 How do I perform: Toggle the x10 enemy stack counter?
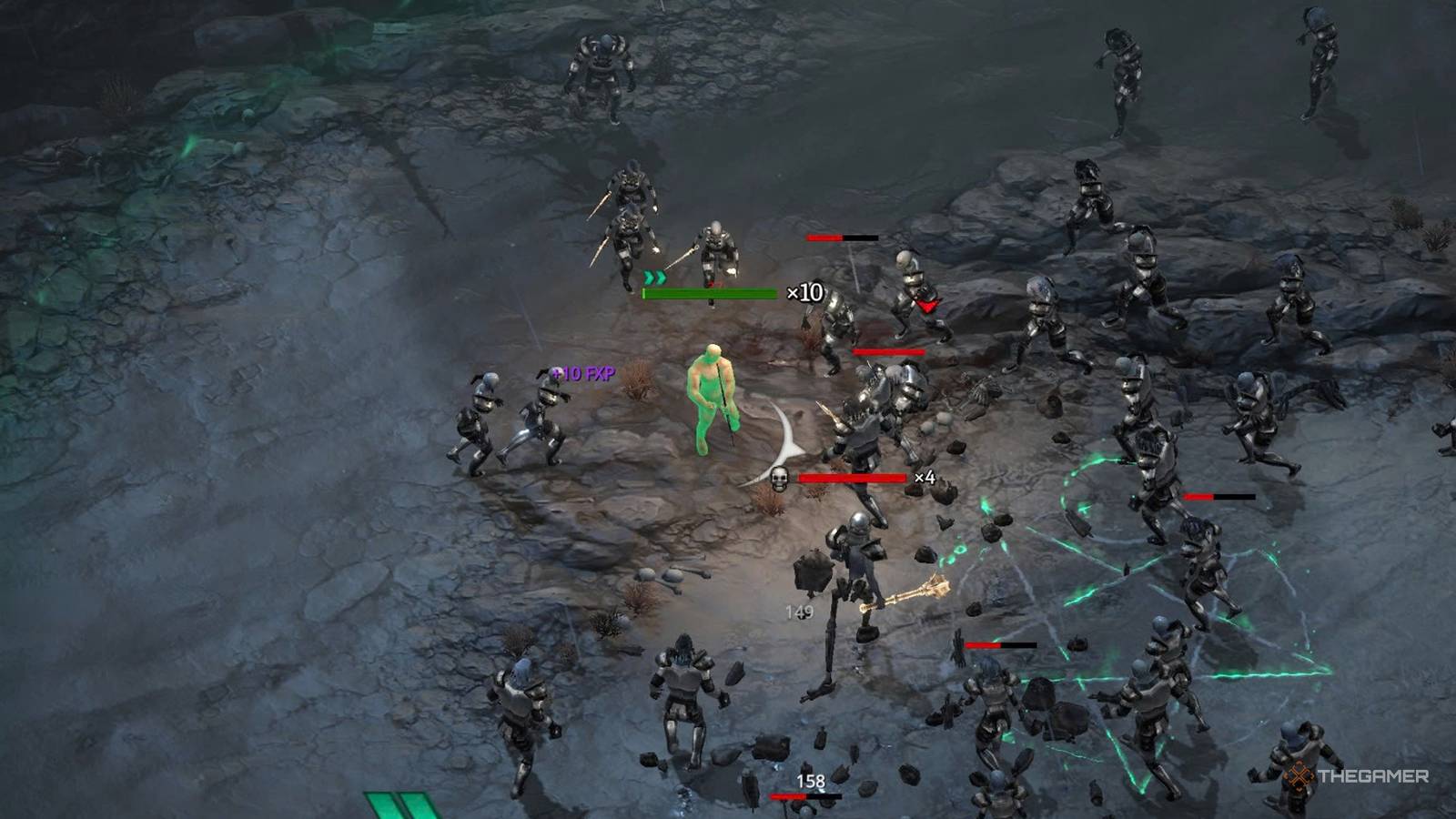804,292
